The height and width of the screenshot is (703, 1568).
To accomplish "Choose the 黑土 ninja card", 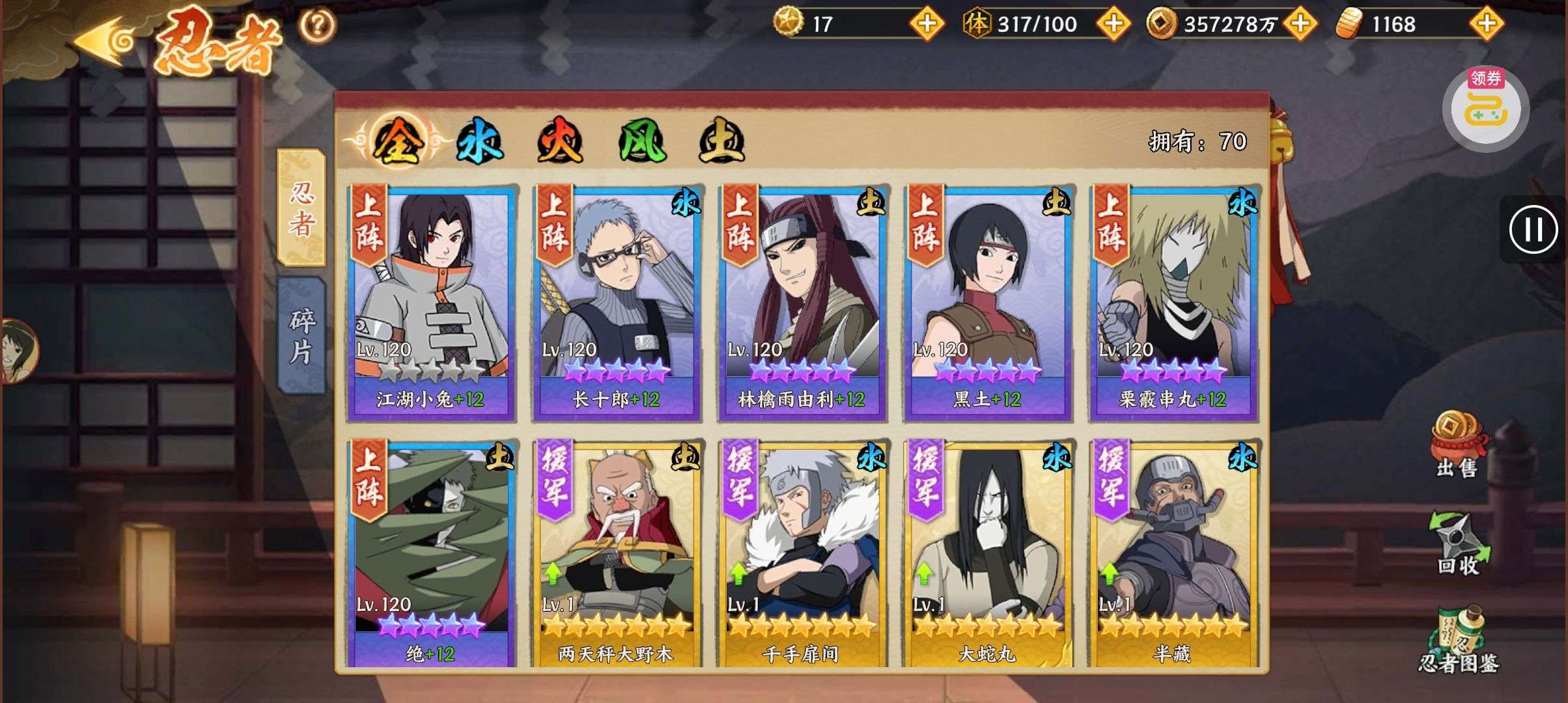I will 987,303.
